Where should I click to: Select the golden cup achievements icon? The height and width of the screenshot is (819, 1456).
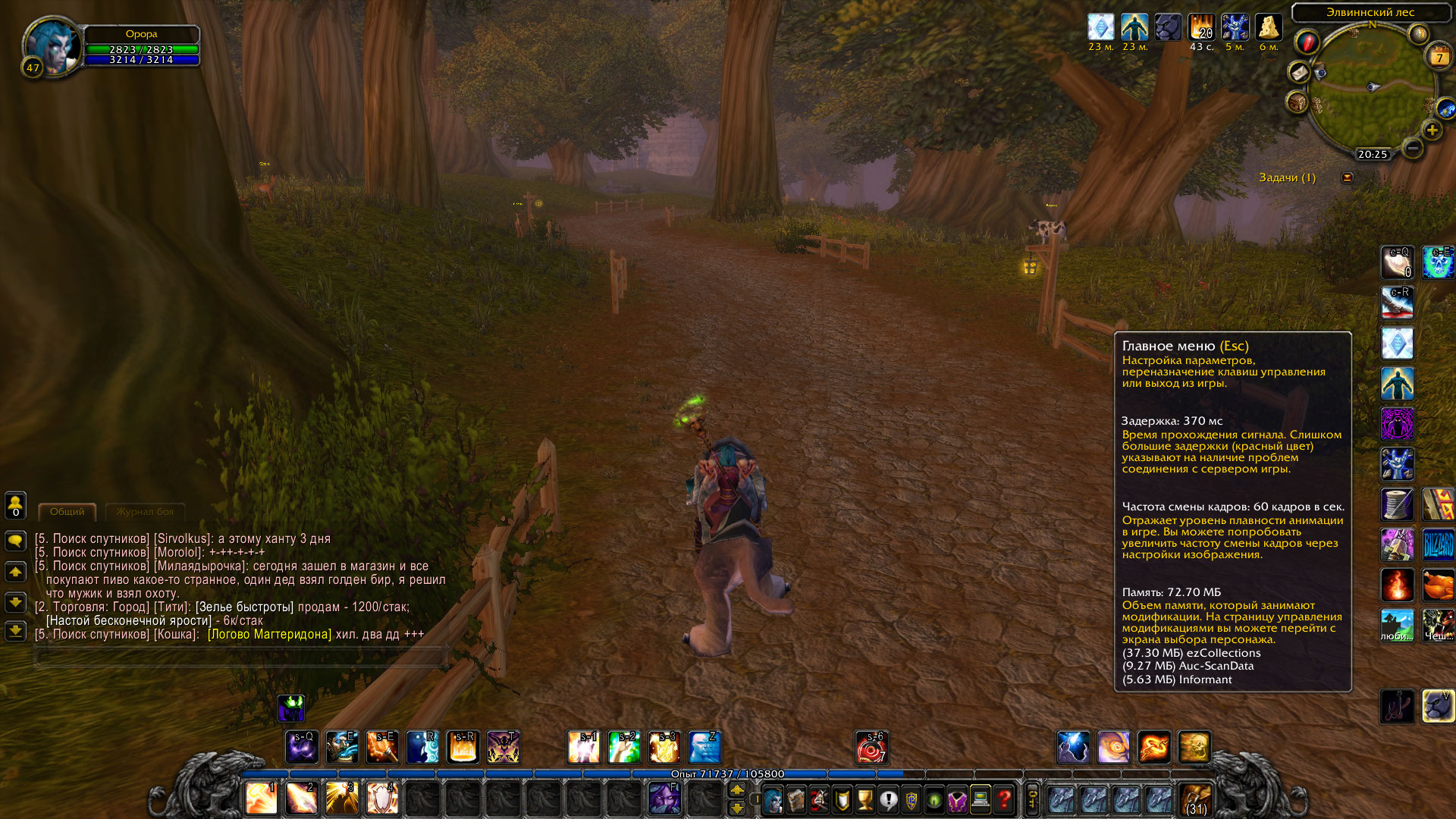pos(864,800)
